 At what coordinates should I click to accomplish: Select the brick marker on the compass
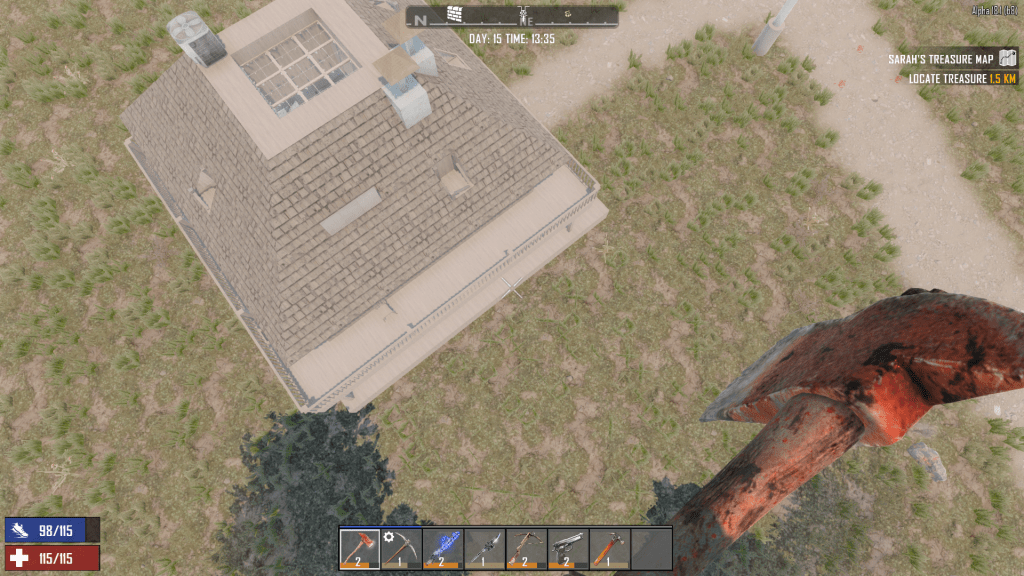(455, 14)
